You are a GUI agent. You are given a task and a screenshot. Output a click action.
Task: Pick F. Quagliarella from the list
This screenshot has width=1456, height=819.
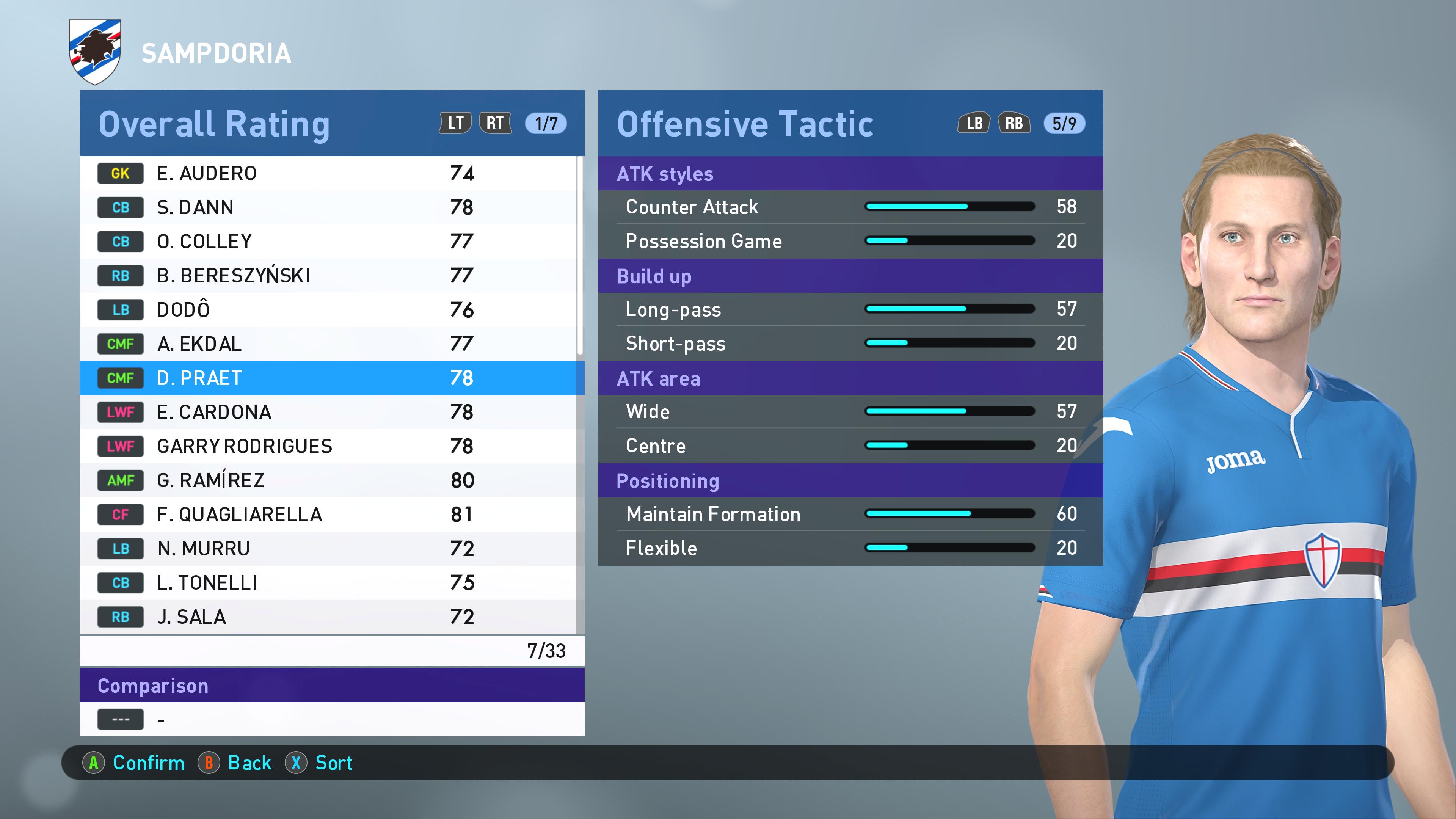click(x=328, y=515)
